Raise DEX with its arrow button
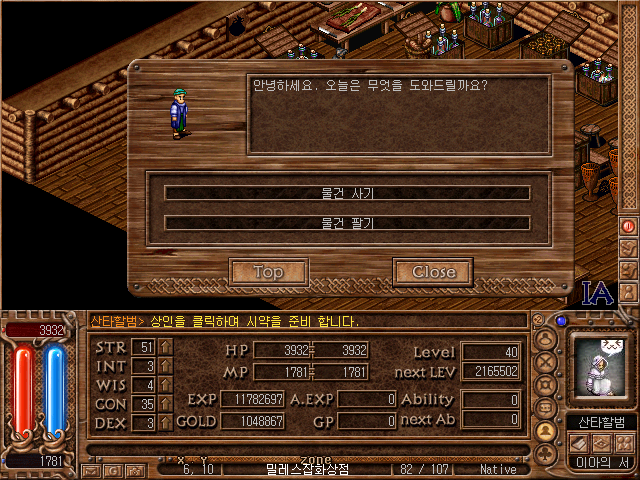Image resolution: width=640 pixels, height=480 pixels. point(166,423)
